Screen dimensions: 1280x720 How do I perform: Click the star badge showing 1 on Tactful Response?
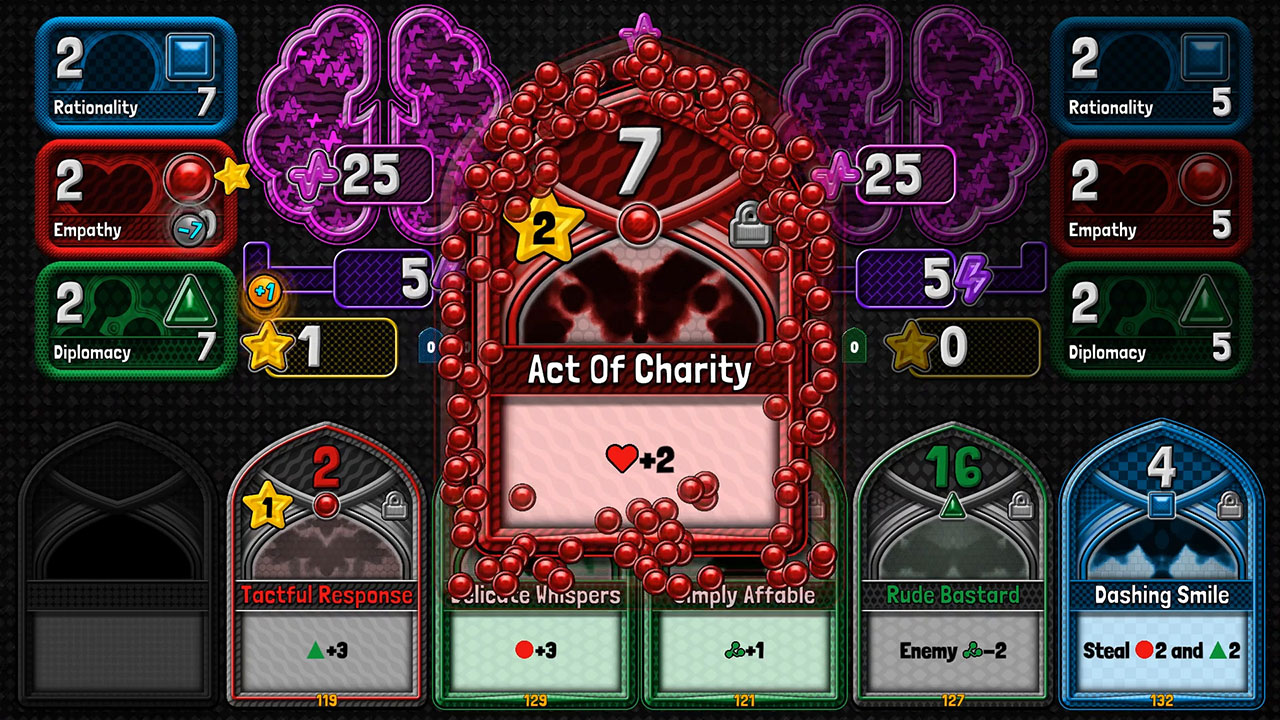pyautogui.click(x=265, y=509)
